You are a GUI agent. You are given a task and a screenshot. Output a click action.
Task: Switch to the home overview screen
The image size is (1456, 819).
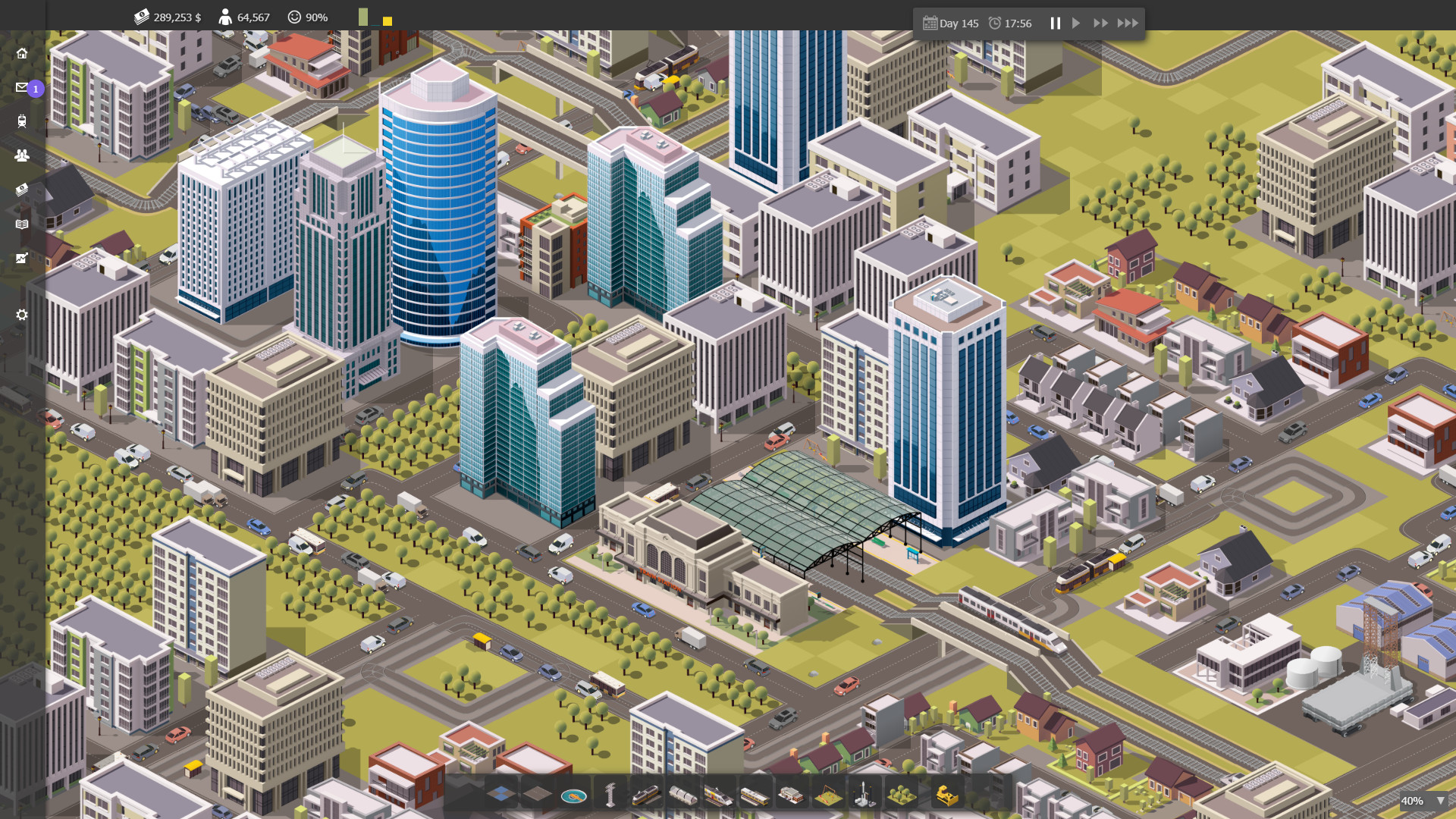[x=22, y=54]
